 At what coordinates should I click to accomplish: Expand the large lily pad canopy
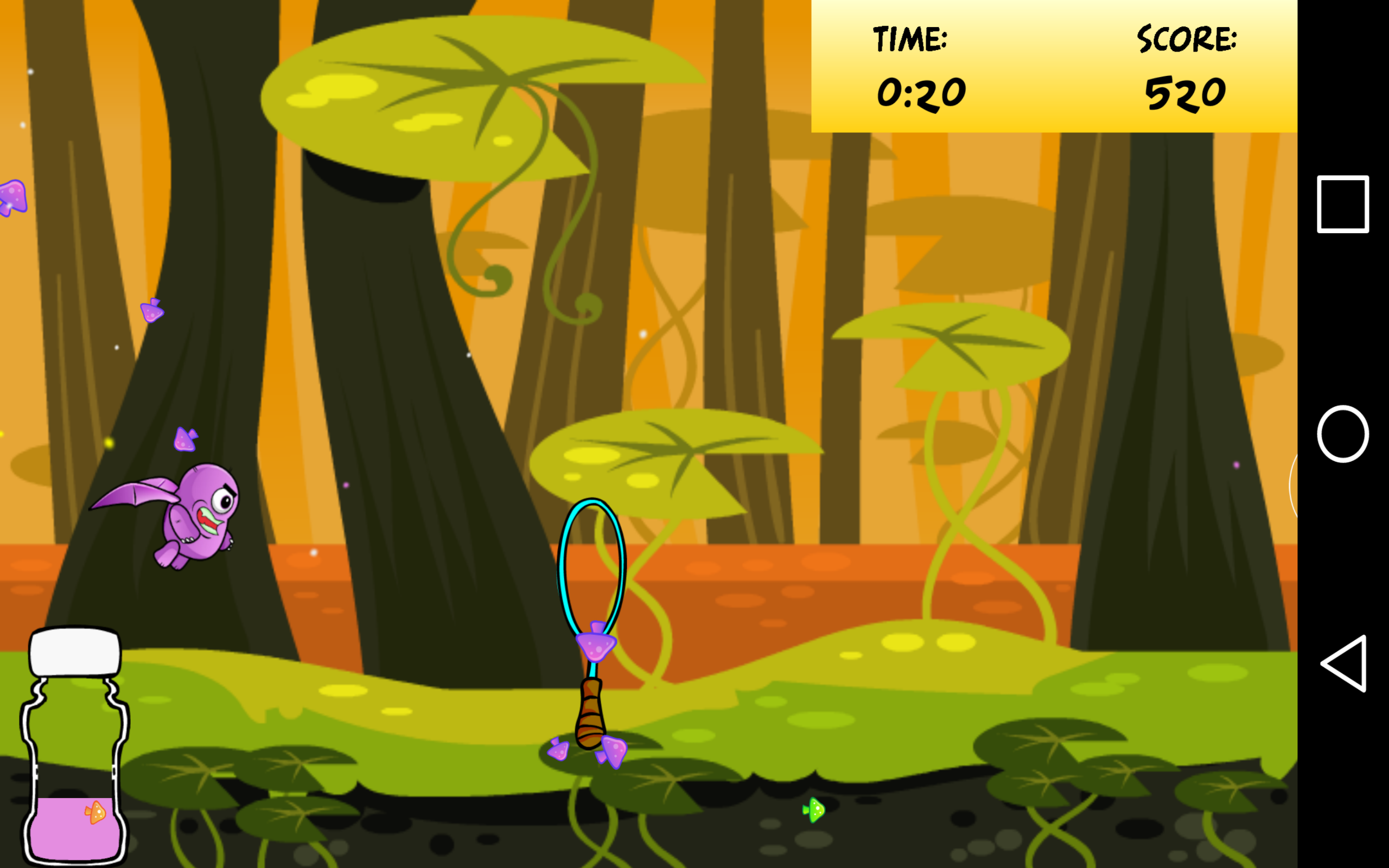click(x=482, y=92)
